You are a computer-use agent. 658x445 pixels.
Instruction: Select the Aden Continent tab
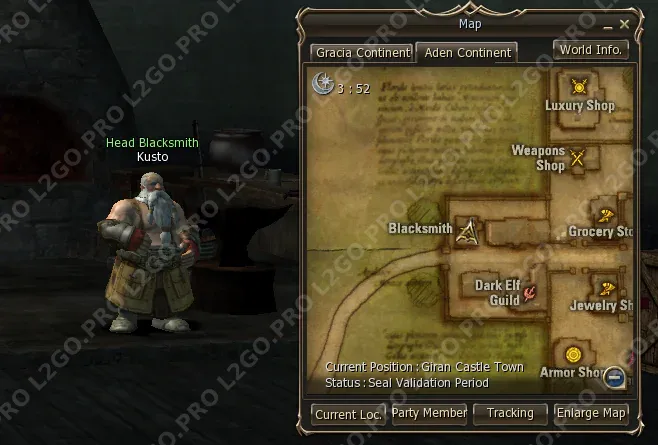click(x=465, y=52)
